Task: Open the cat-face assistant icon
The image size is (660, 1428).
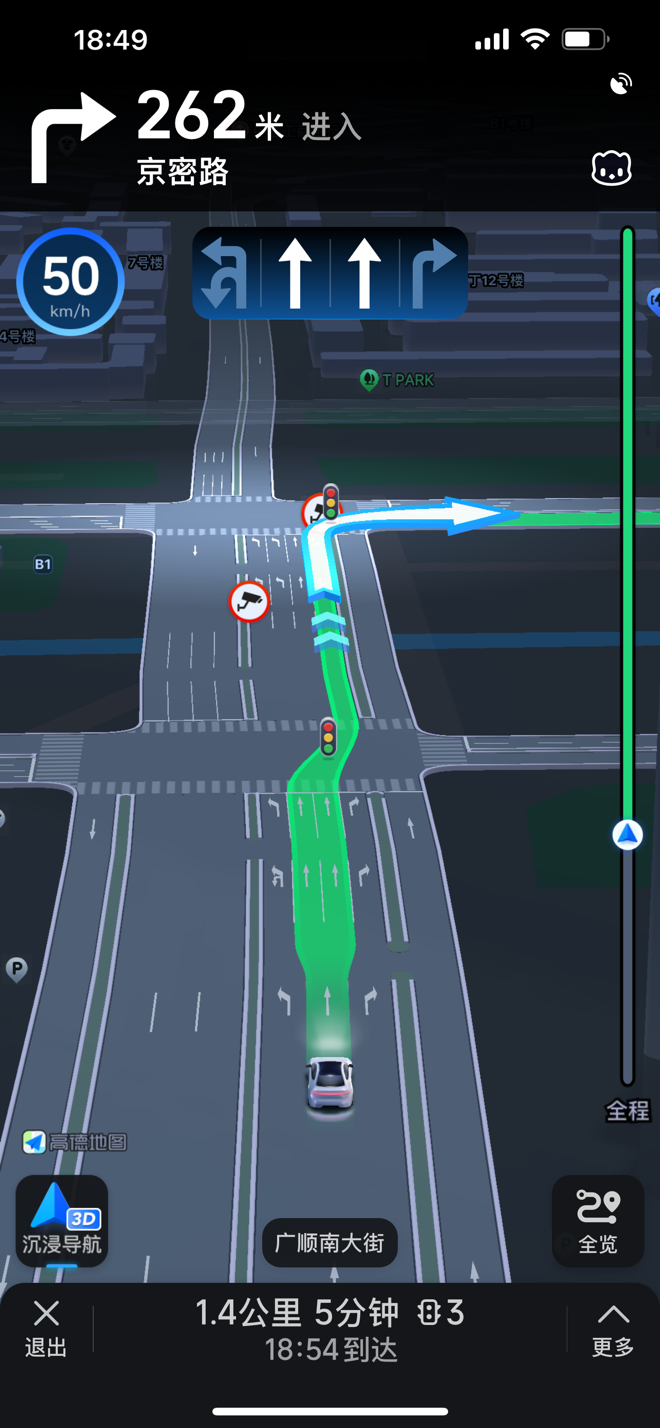Action: point(611,169)
